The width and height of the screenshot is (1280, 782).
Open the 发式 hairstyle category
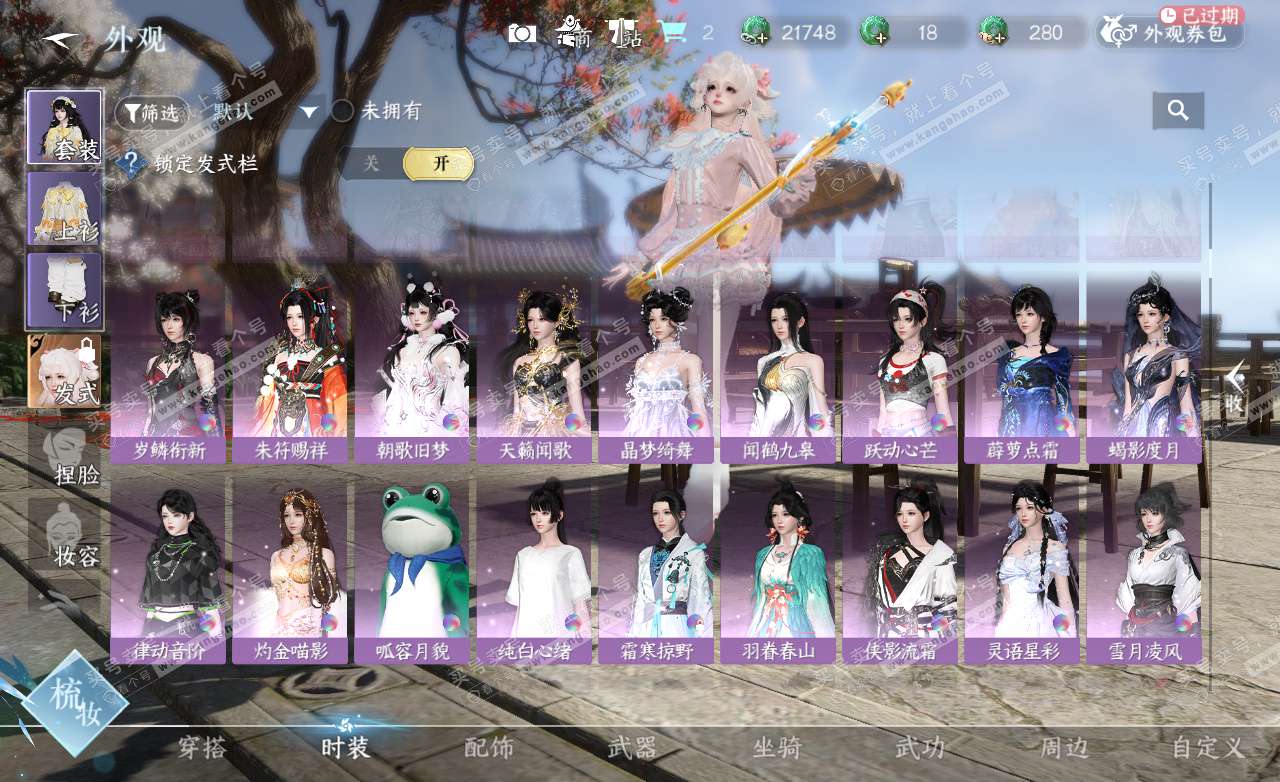[64, 372]
